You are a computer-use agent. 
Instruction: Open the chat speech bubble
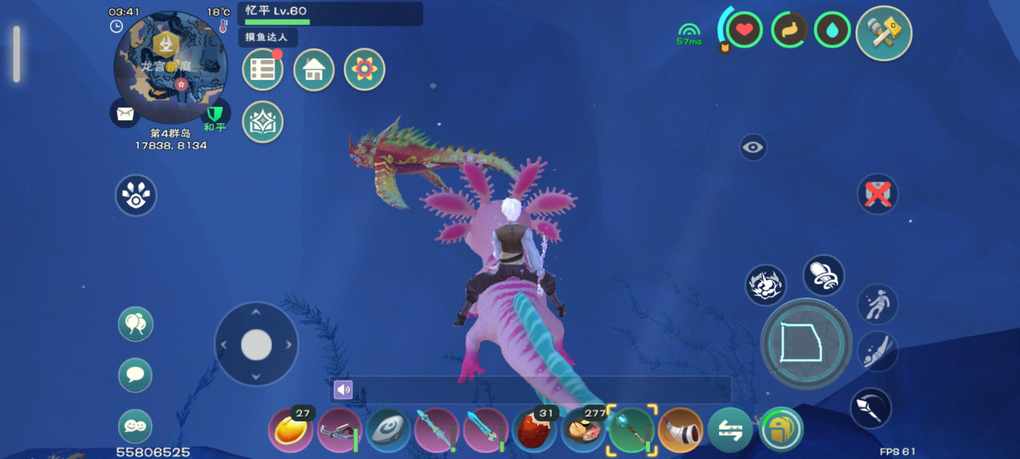[135, 375]
